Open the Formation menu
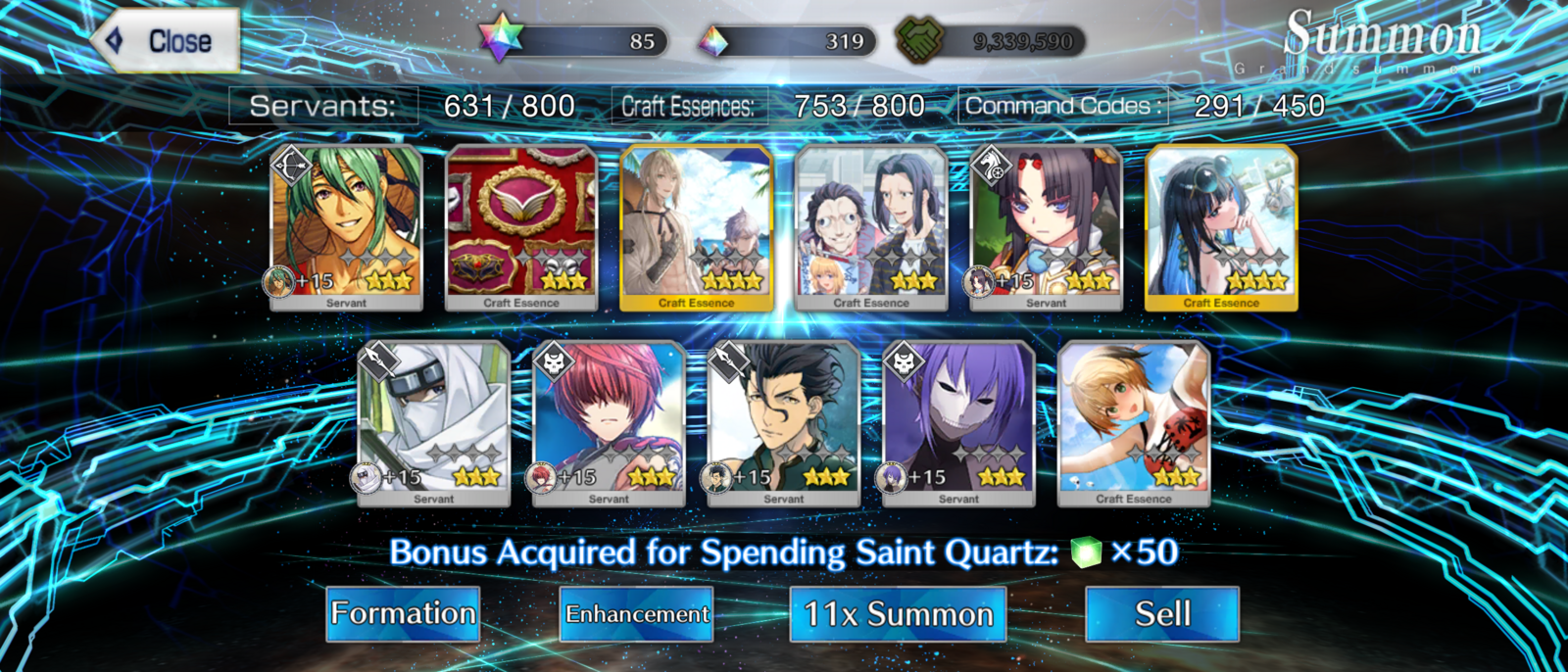Viewport: 1568px width, 672px height. (403, 614)
